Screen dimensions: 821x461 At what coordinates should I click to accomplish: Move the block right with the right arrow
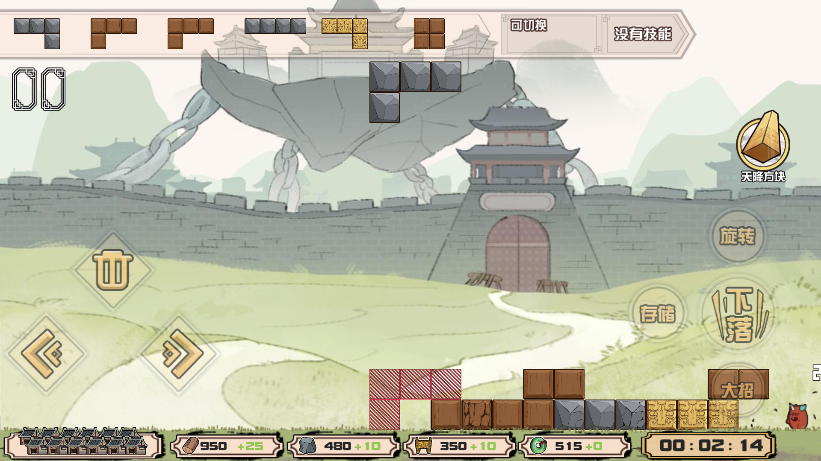(178, 352)
